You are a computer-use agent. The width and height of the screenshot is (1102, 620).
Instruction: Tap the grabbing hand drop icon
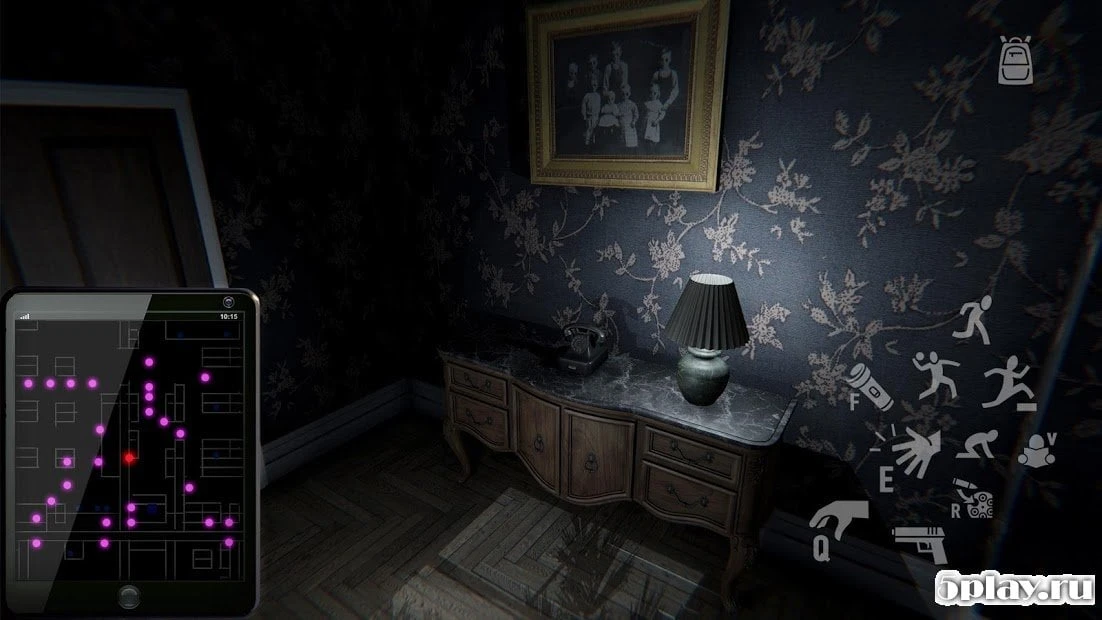click(838, 524)
